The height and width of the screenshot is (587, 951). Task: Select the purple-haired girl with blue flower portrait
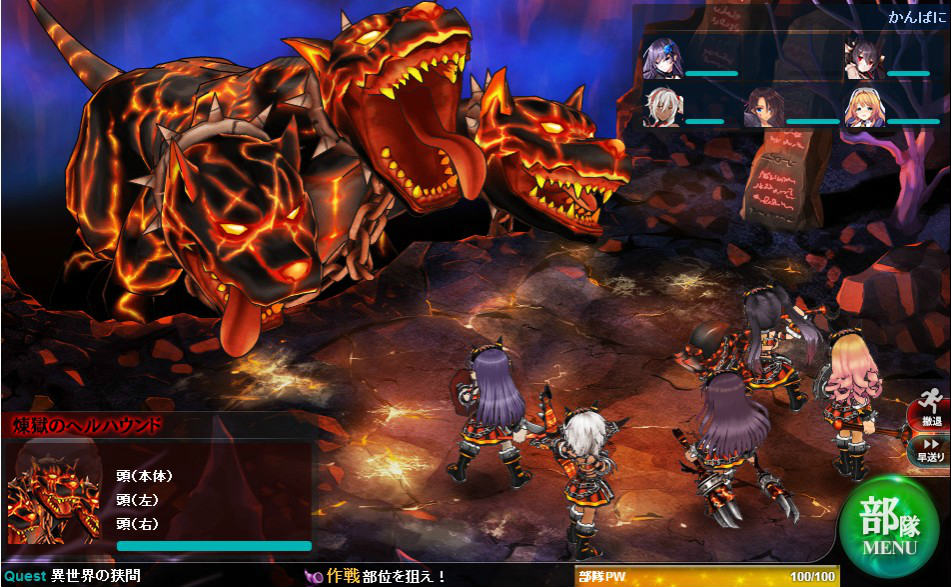[662, 59]
